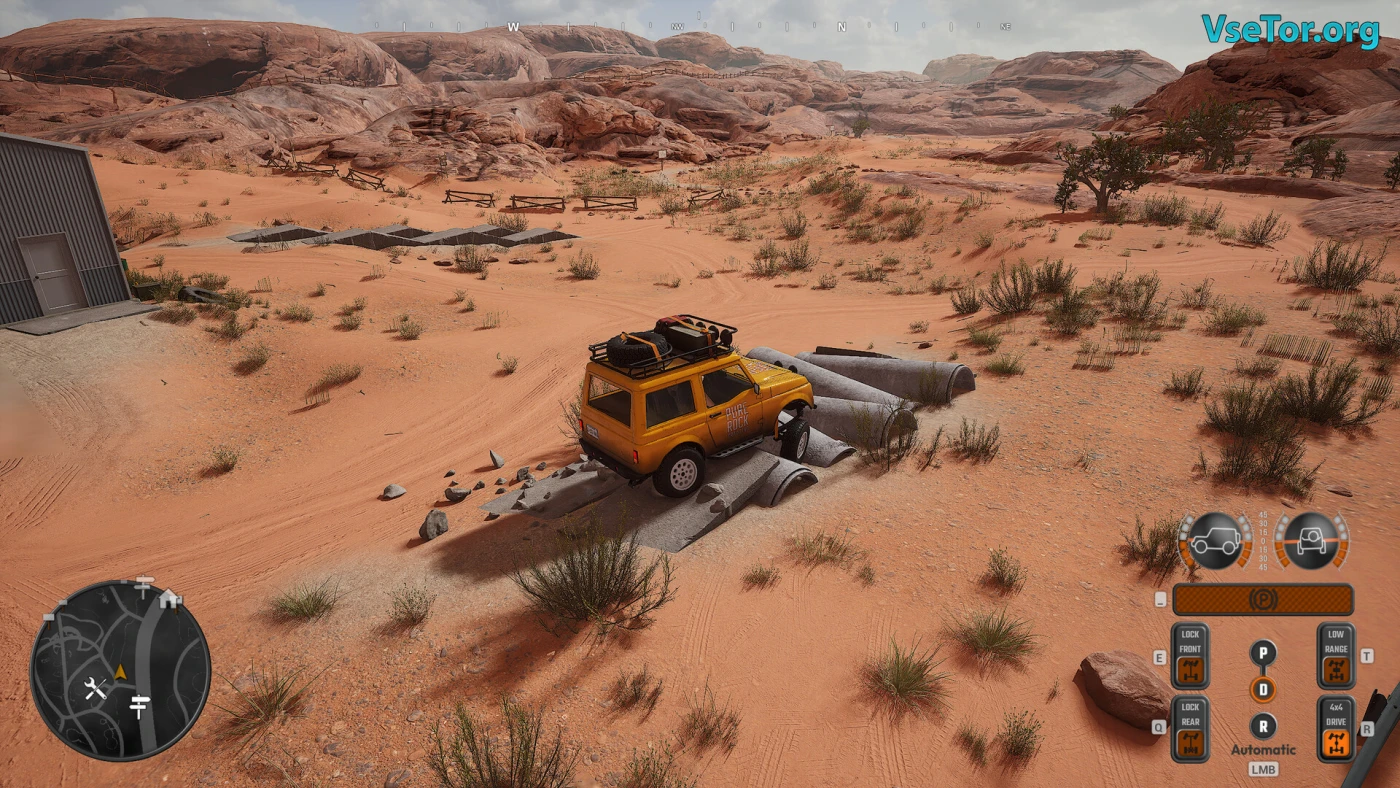Shift the gear selector to P
The width and height of the screenshot is (1400, 788).
point(1263,653)
